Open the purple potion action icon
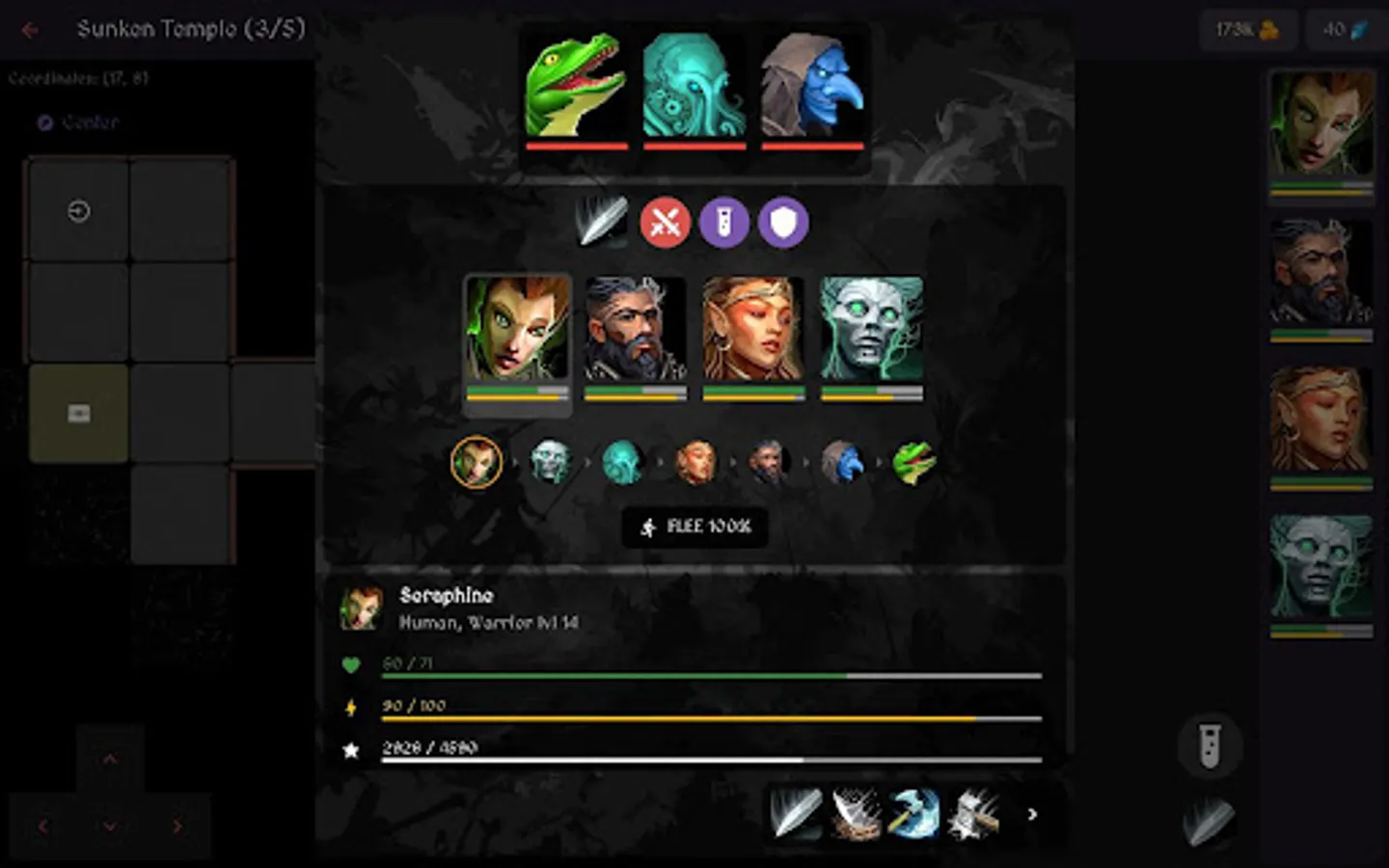Viewport: 1389px width, 868px height. tap(724, 223)
